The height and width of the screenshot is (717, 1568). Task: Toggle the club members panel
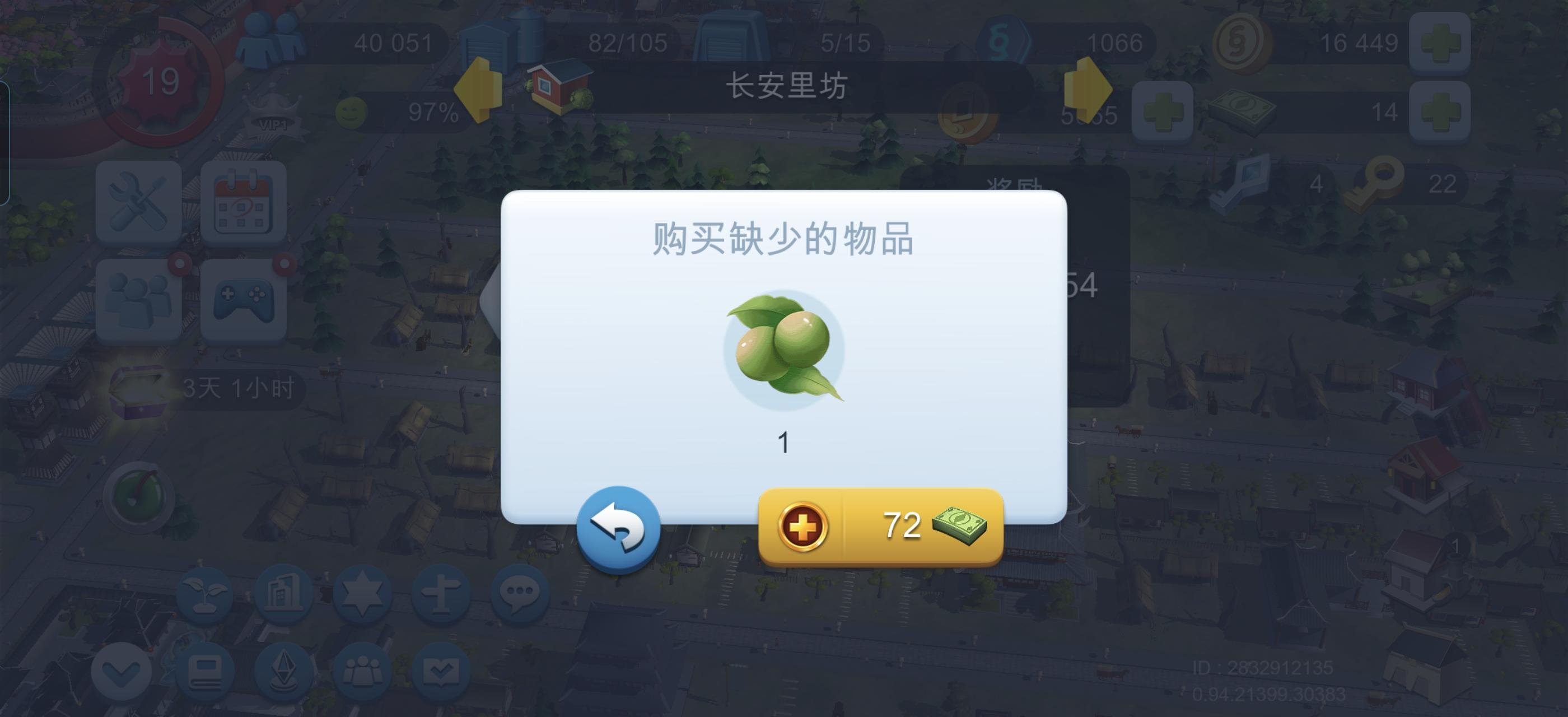[x=363, y=669]
